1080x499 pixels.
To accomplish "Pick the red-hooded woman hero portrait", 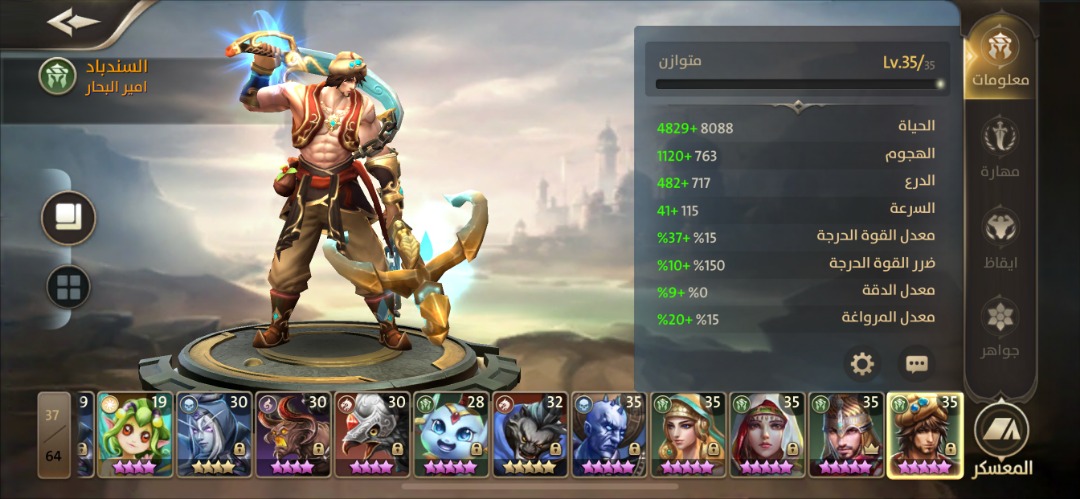I will click(x=766, y=434).
